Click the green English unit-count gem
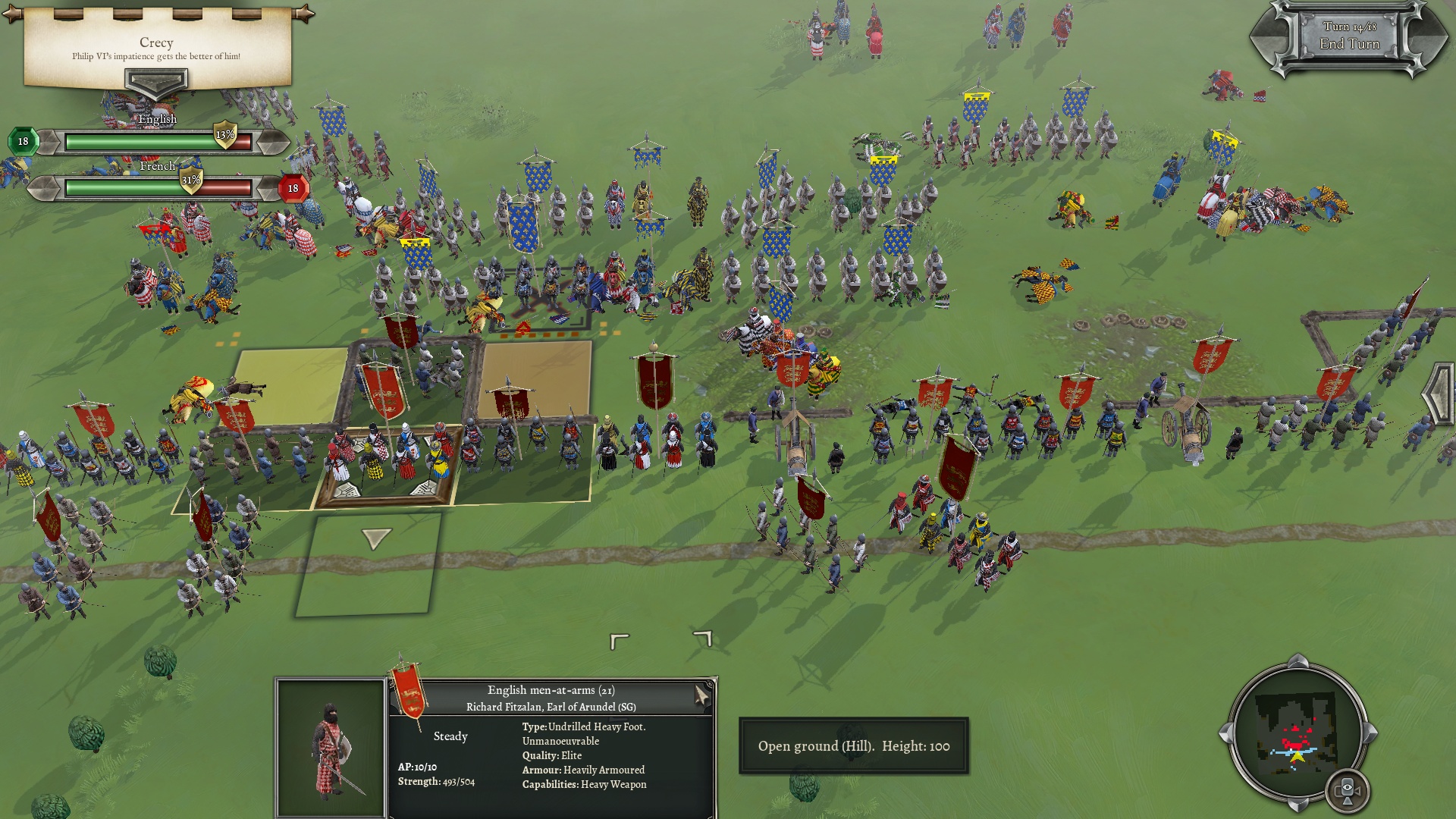The height and width of the screenshot is (819, 1456). [x=23, y=141]
